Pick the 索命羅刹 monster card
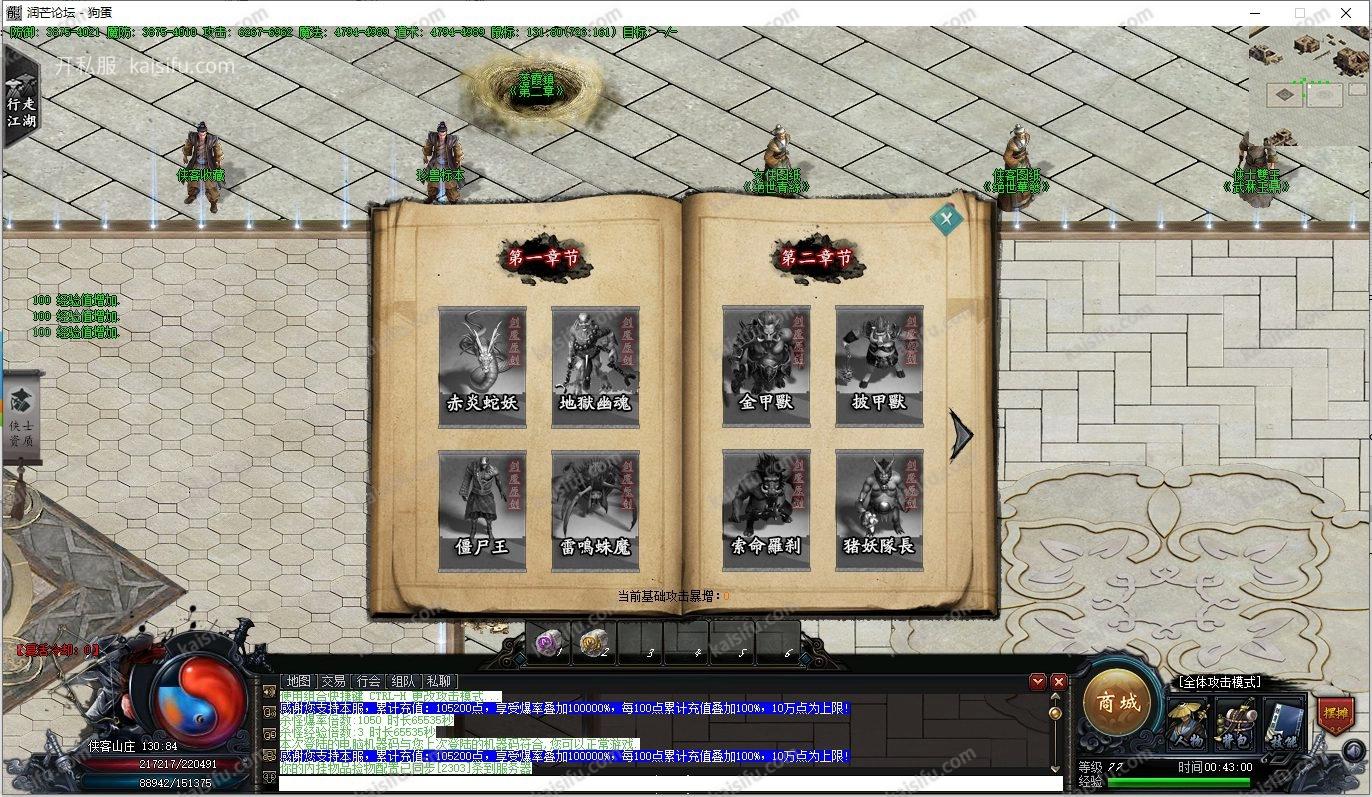 click(x=766, y=510)
